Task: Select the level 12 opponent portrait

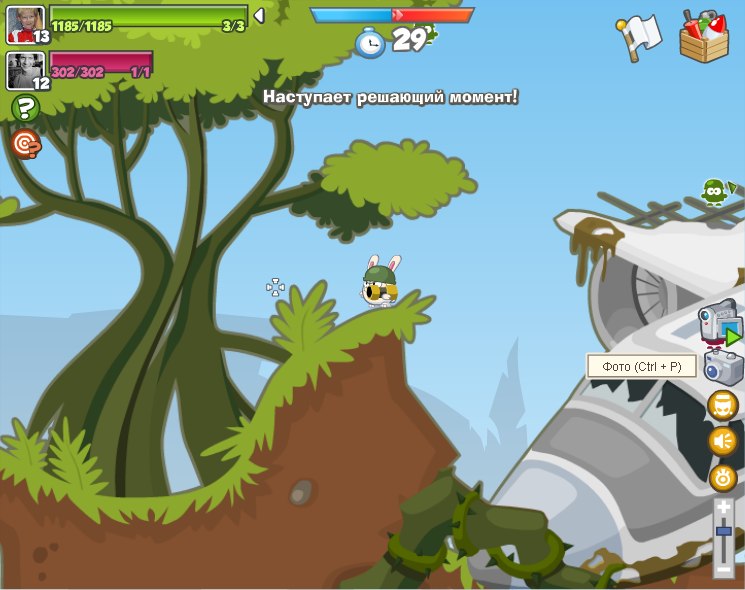Action: click(26, 70)
